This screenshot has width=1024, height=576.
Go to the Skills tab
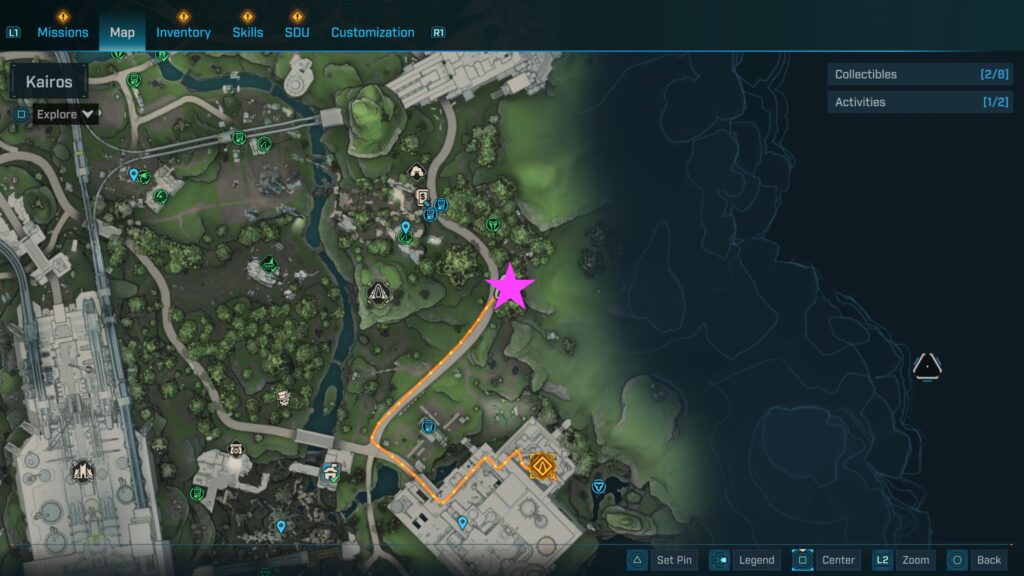click(248, 32)
